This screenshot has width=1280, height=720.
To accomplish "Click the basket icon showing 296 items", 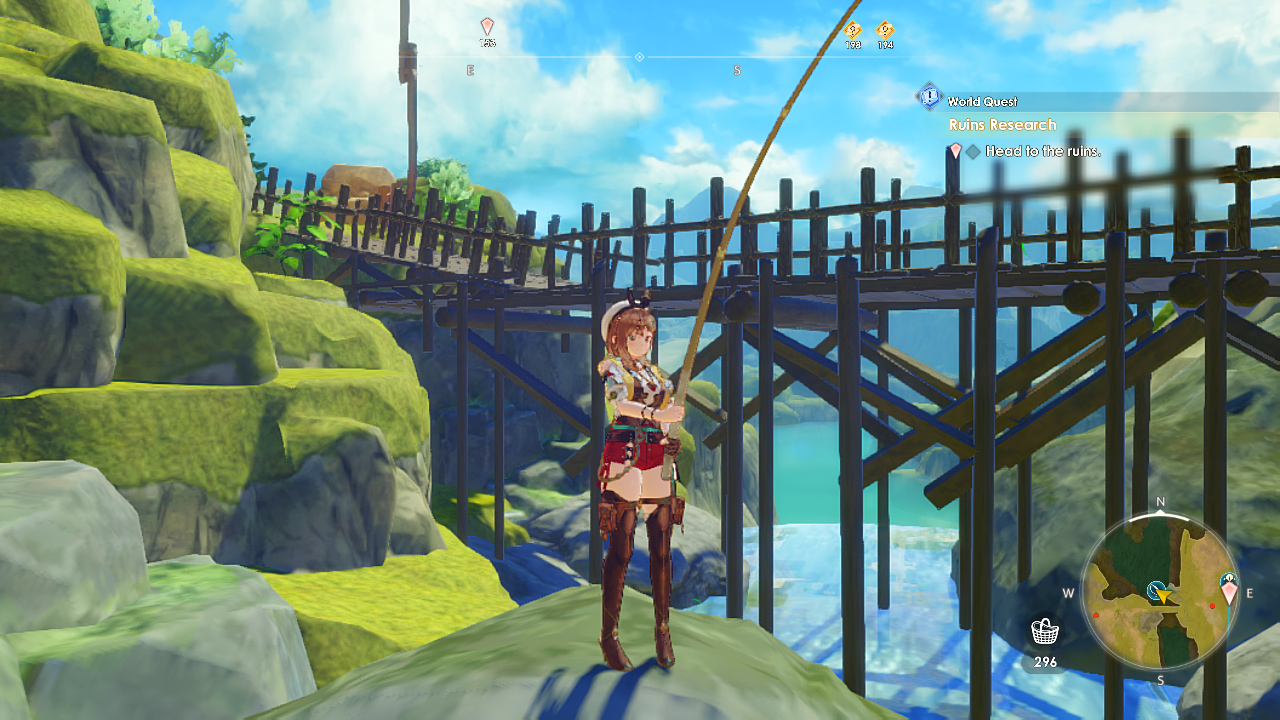I will [x=1044, y=631].
